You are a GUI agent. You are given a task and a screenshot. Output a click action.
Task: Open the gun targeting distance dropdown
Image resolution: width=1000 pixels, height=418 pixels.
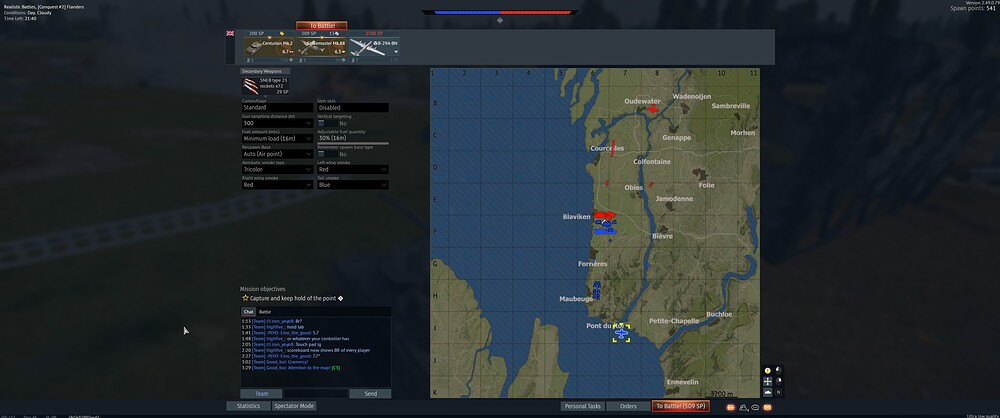coord(277,123)
